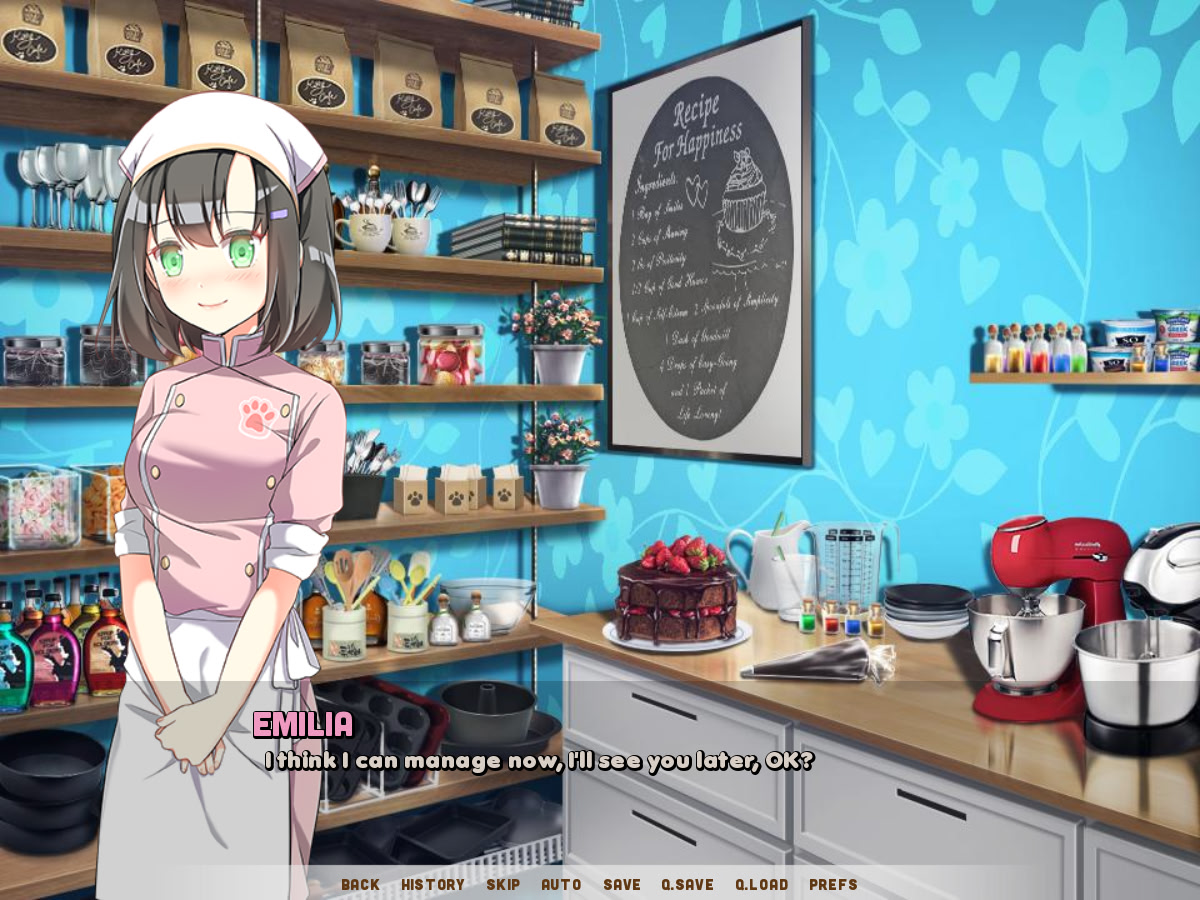1200x900 pixels.
Task: Choose Q.Save to quick save
Action: point(687,884)
